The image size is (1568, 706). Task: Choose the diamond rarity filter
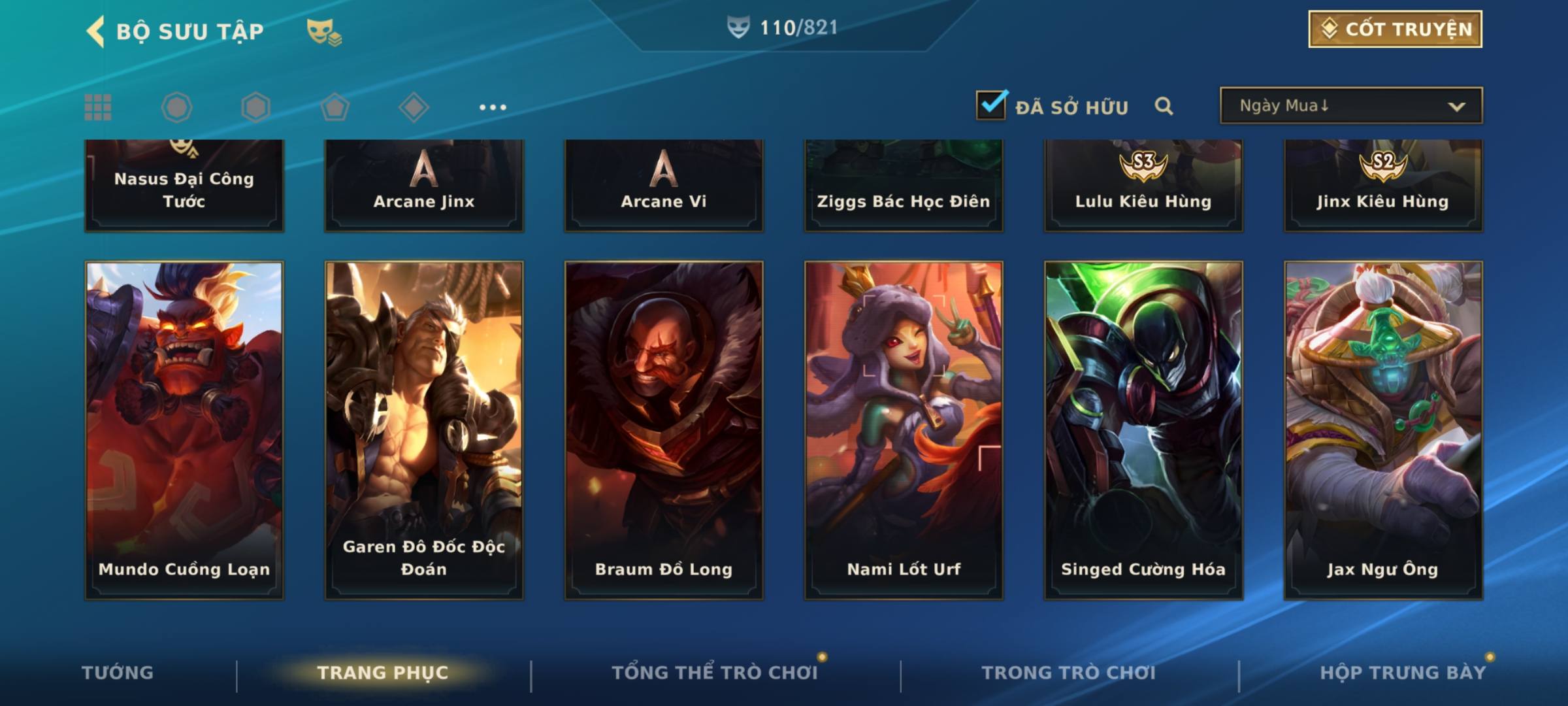pyautogui.click(x=414, y=107)
